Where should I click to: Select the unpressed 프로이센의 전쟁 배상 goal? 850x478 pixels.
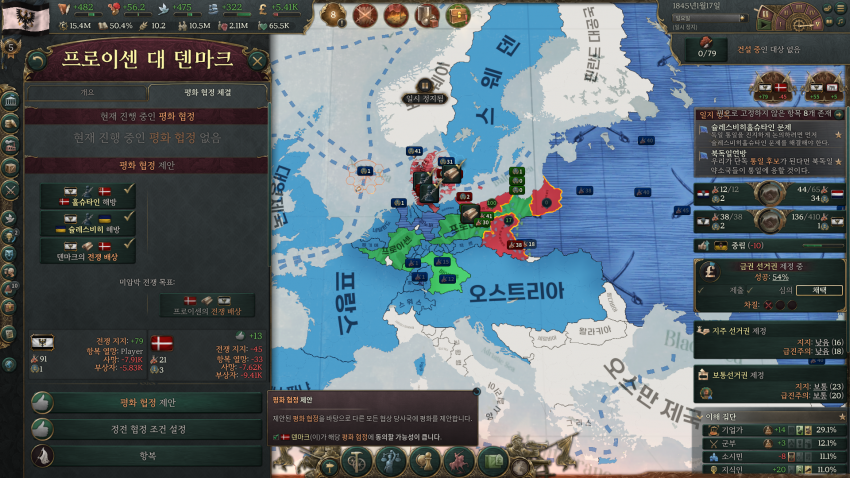coord(207,305)
